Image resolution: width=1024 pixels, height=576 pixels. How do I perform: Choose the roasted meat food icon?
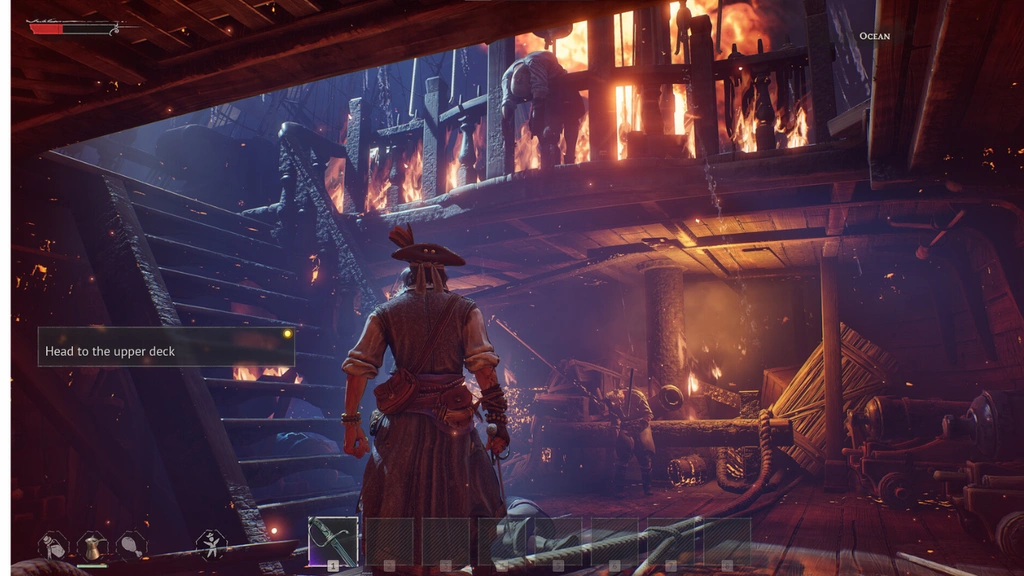pos(132,545)
